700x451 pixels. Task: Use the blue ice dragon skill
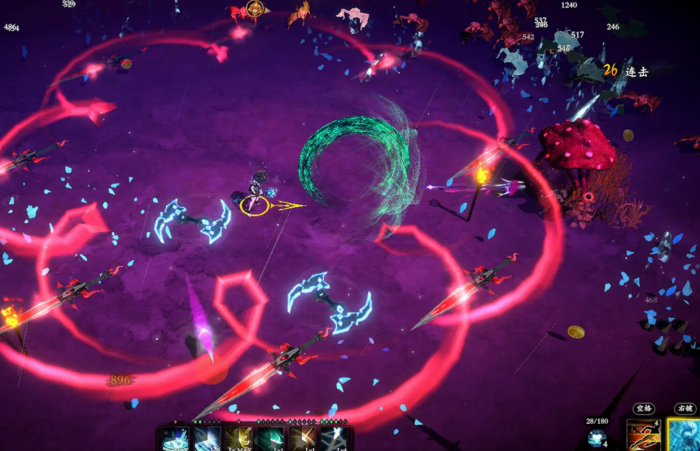click(684, 435)
